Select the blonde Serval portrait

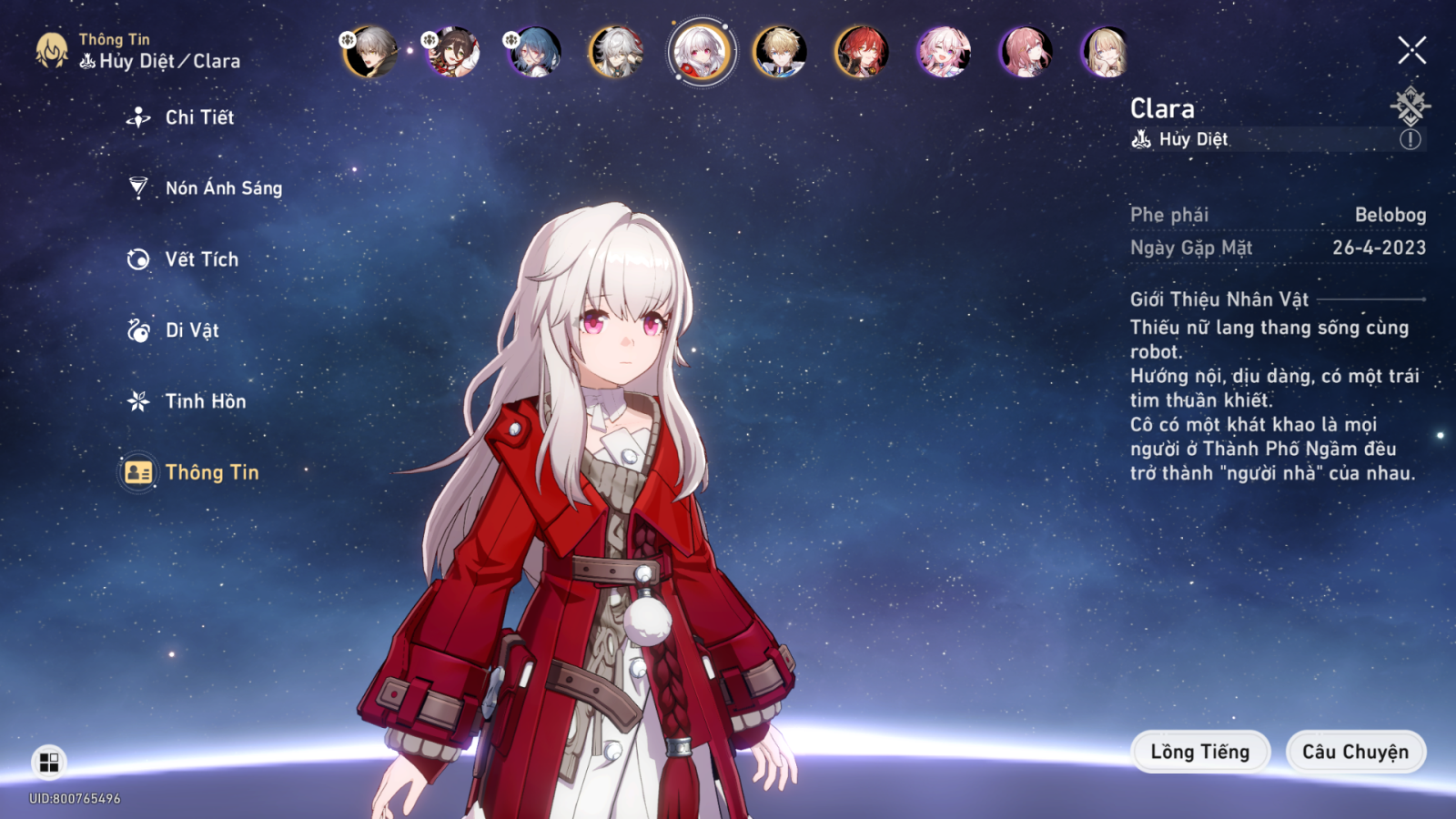(x=1107, y=51)
